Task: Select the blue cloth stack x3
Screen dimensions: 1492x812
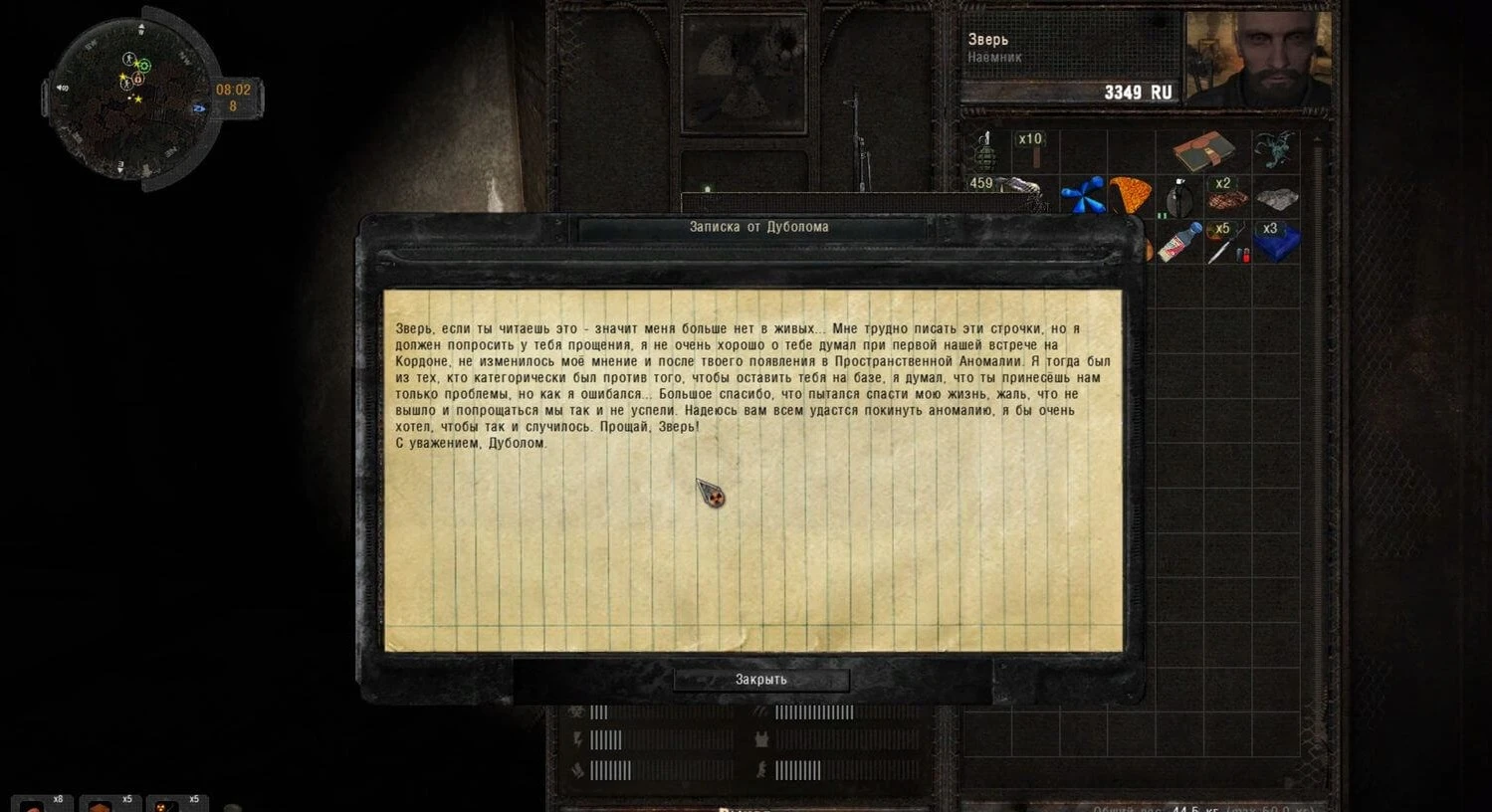Action: 1276,242
